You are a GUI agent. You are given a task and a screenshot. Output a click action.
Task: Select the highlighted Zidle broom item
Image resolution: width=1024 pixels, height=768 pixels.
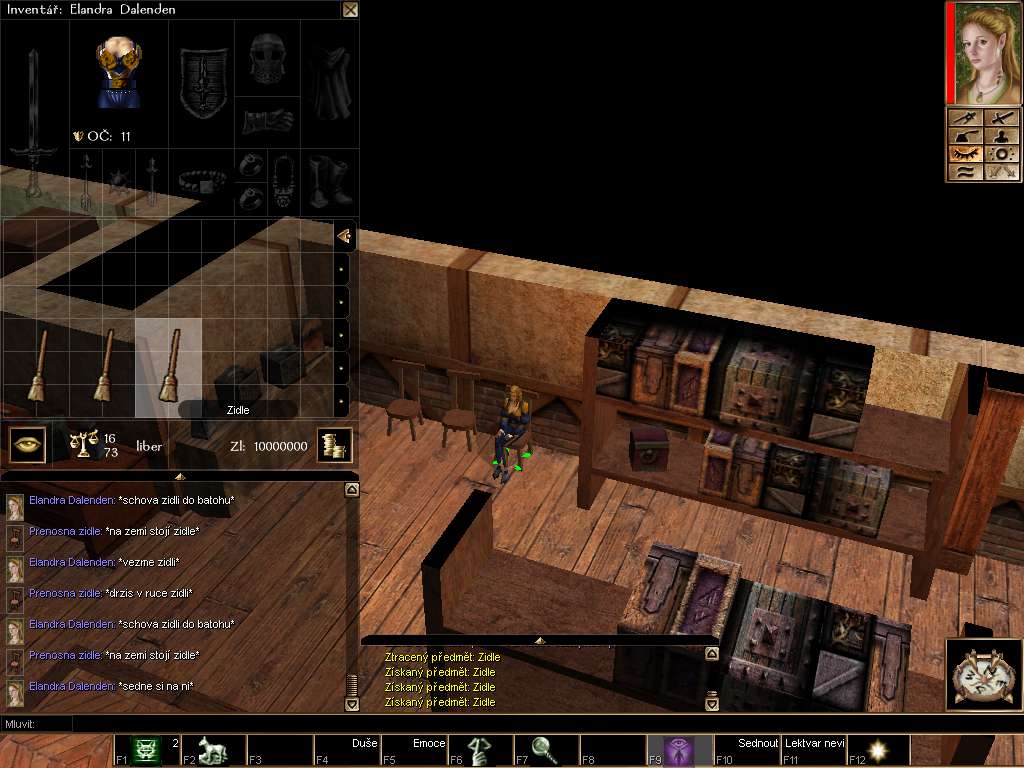point(169,367)
